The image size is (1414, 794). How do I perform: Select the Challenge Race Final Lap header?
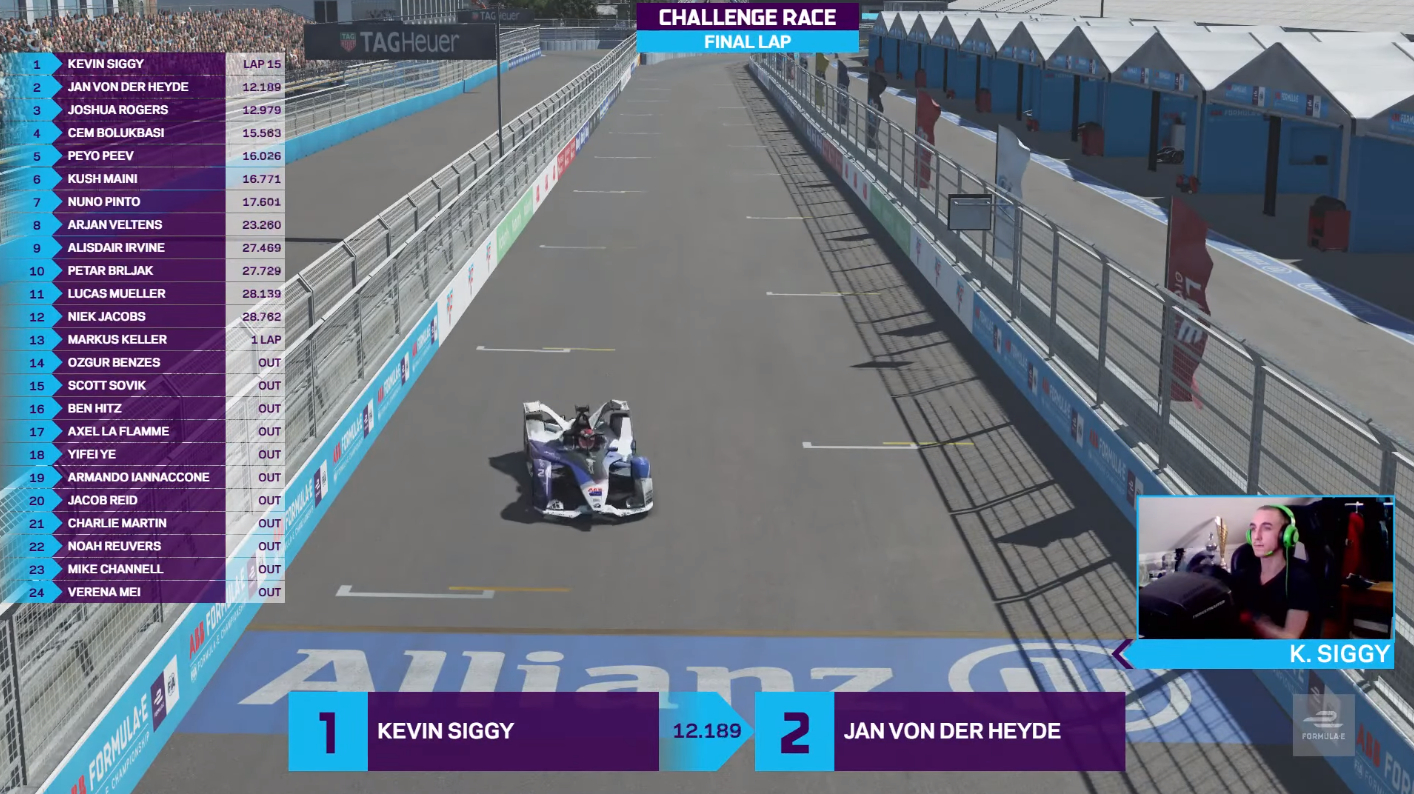point(747,28)
